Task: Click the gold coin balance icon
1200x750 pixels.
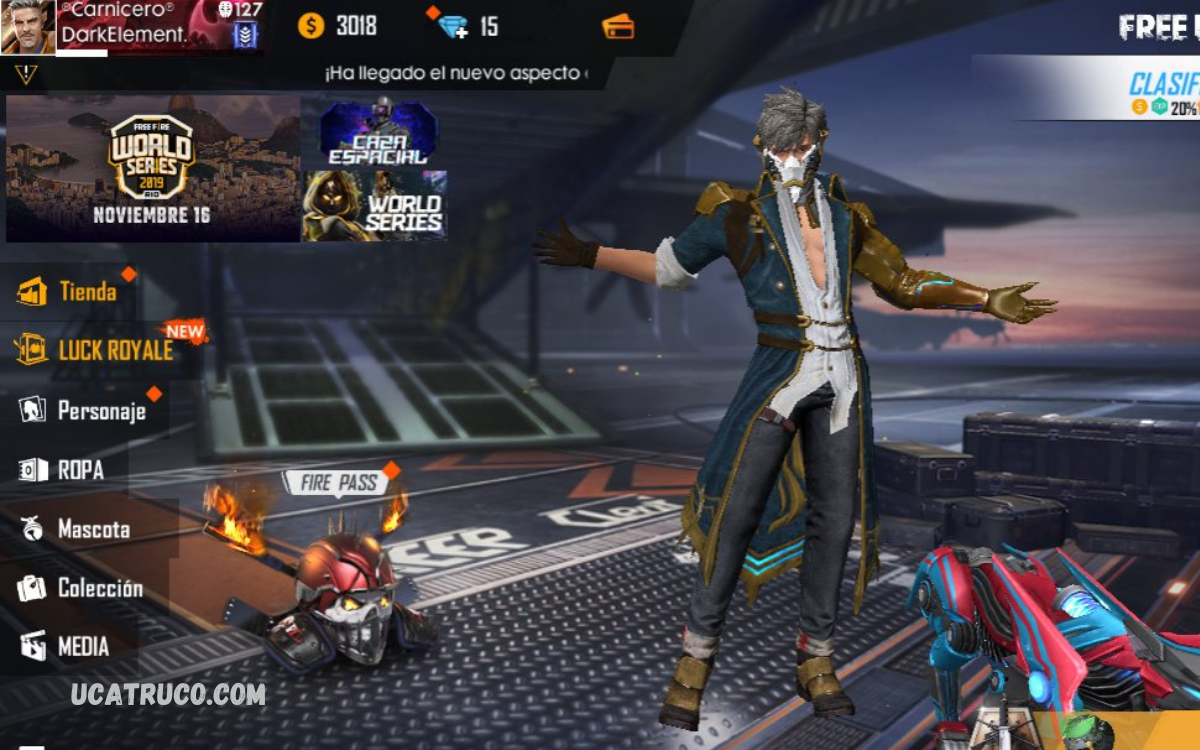Action: click(312, 26)
